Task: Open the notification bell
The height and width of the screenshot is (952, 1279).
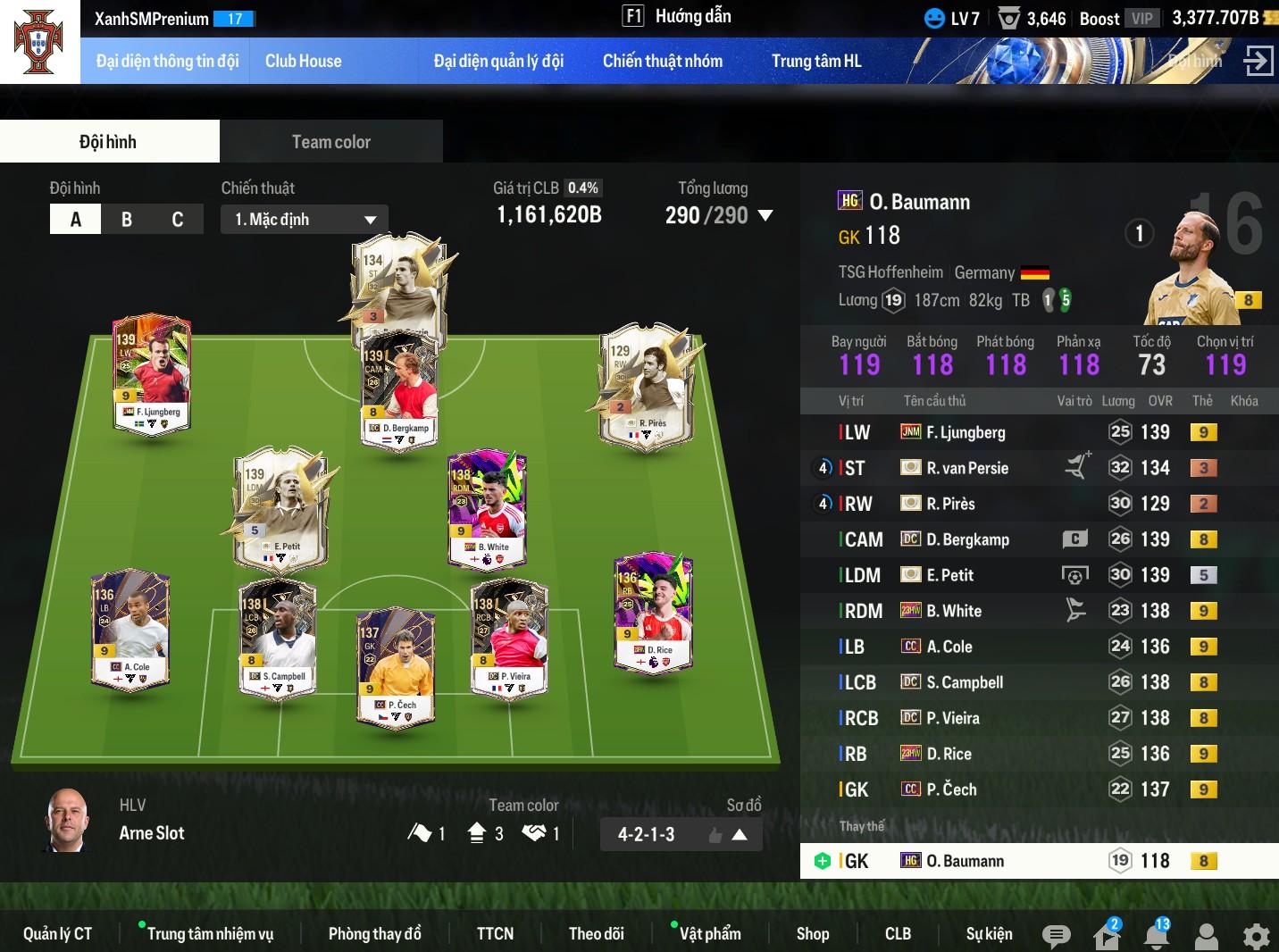Action: (x=1157, y=935)
